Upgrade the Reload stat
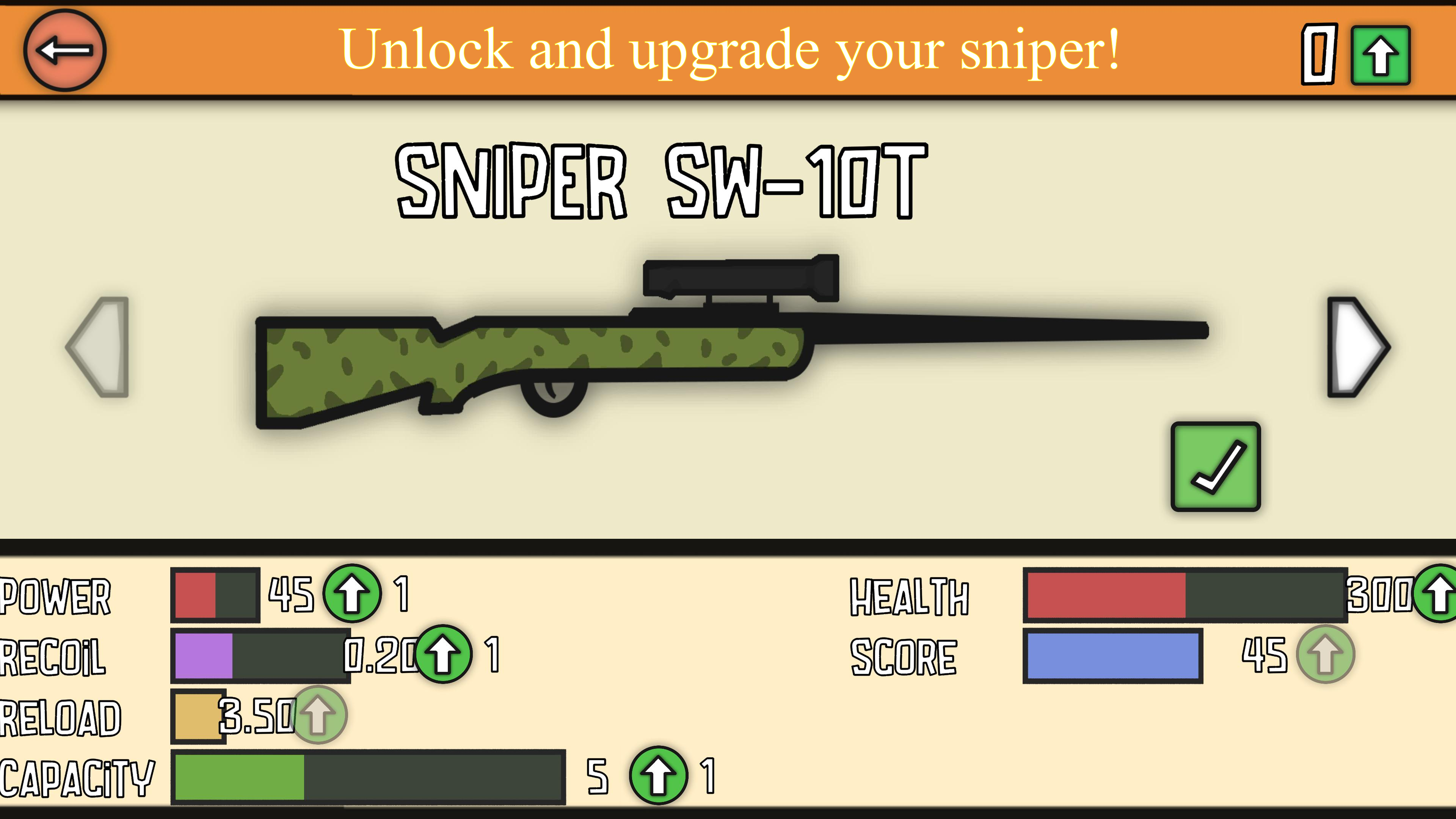 click(318, 714)
